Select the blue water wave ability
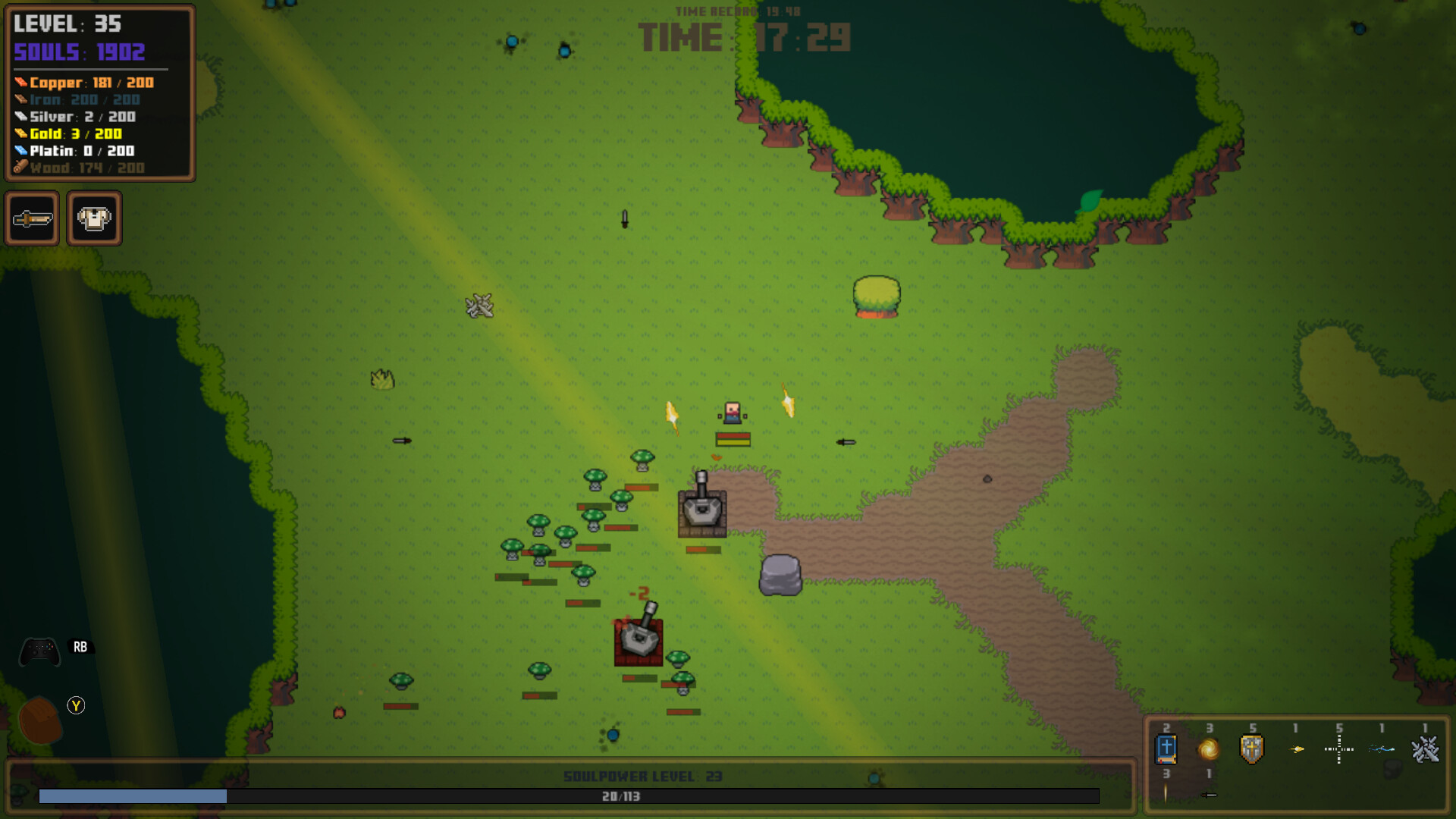This screenshot has height=819, width=1456. coord(1382,748)
